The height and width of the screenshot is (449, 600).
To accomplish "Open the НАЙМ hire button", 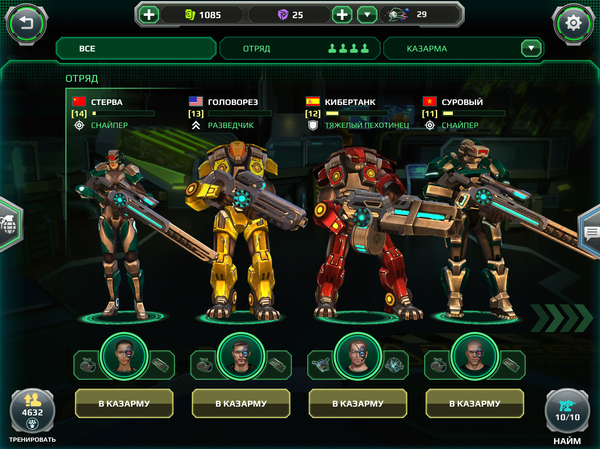I will pyautogui.click(x=567, y=412).
